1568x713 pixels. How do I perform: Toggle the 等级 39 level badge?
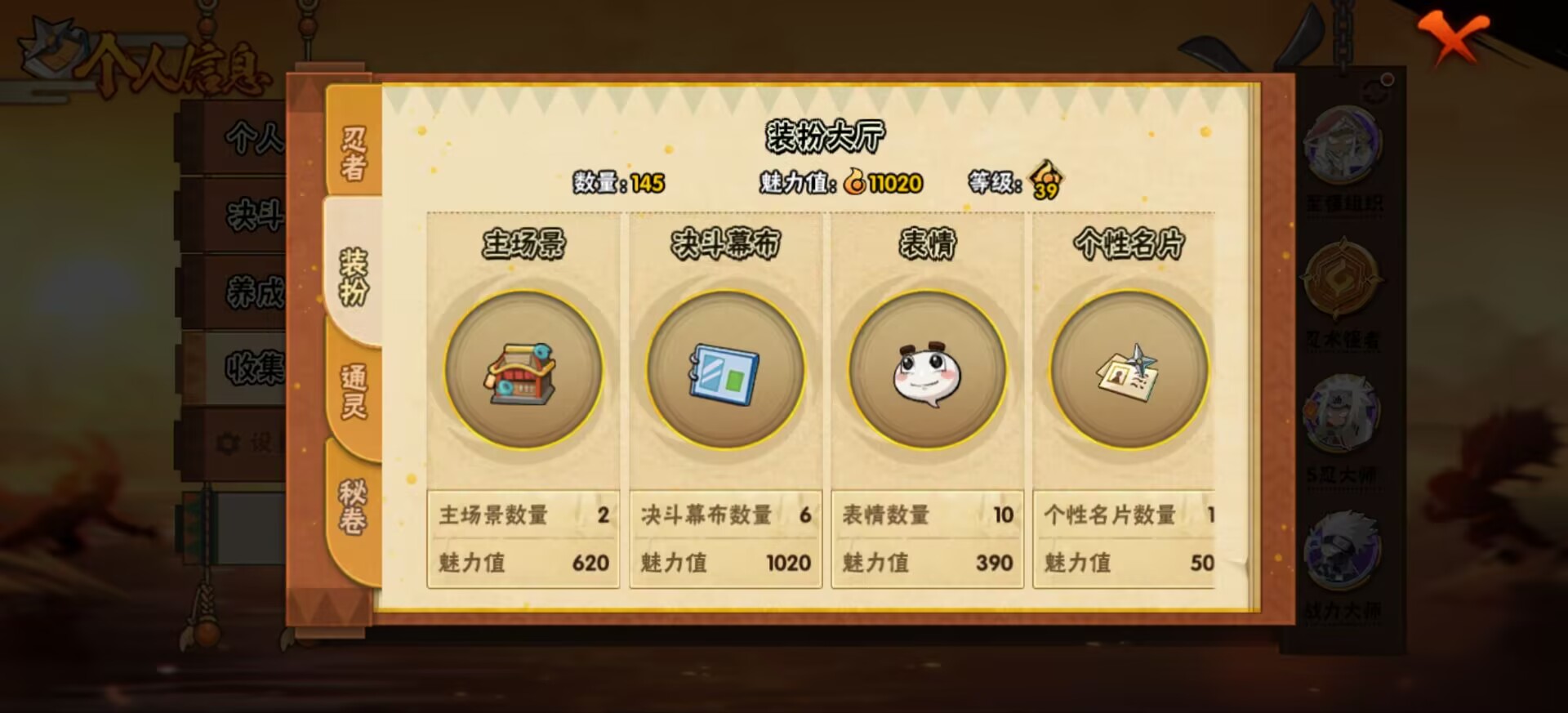[1047, 181]
